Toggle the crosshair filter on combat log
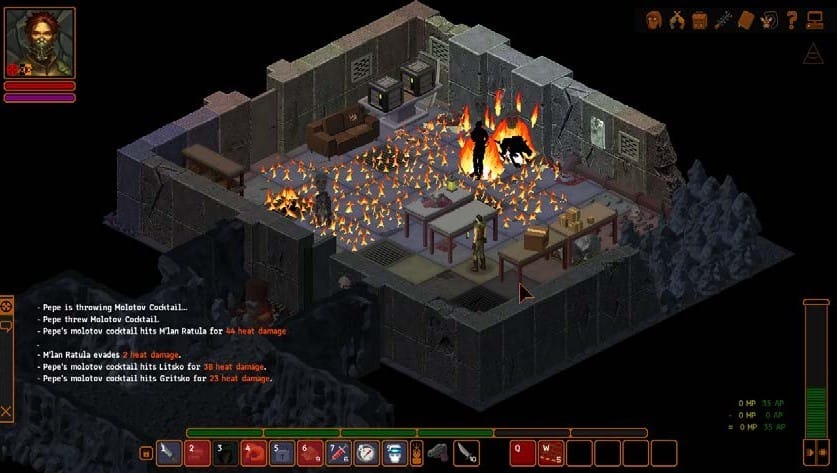Viewport: 837px width, 473px height. tap(7, 305)
